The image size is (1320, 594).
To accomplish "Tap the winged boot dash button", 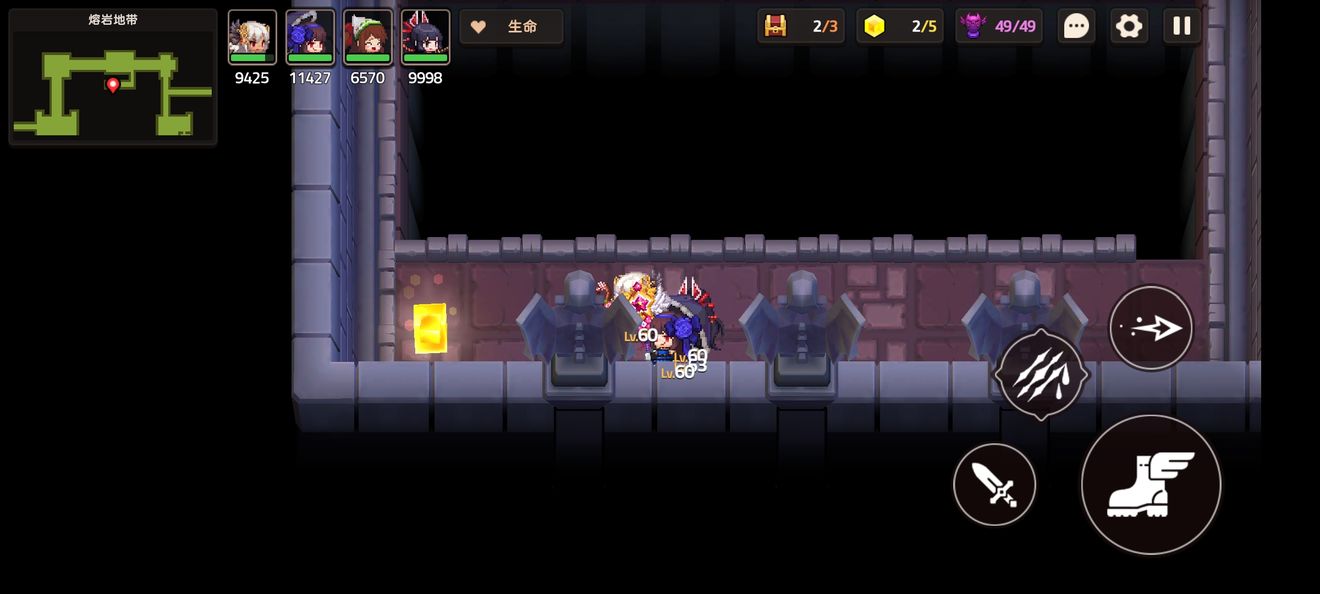I will tap(1151, 485).
